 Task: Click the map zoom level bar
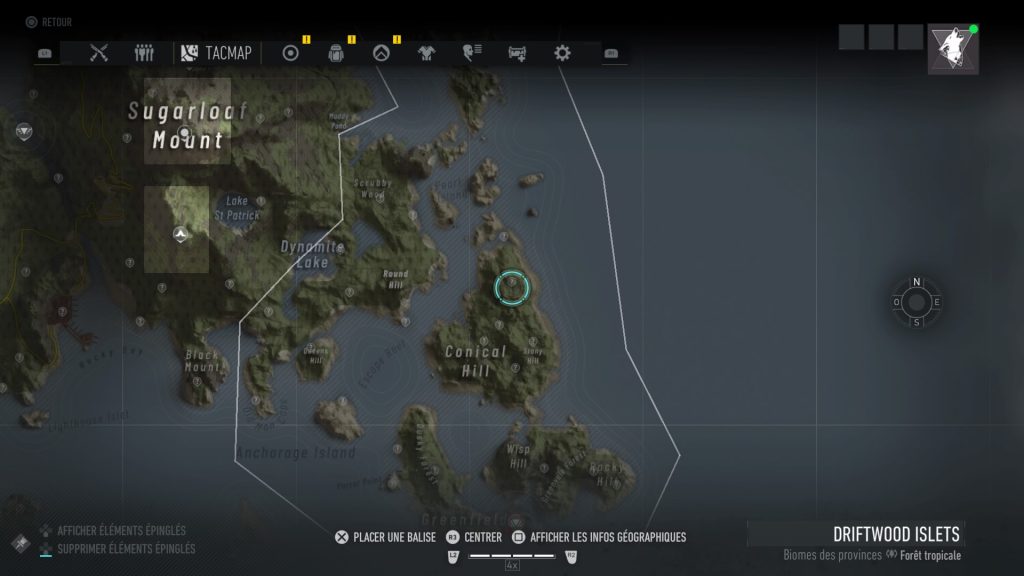tap(512, 555)
